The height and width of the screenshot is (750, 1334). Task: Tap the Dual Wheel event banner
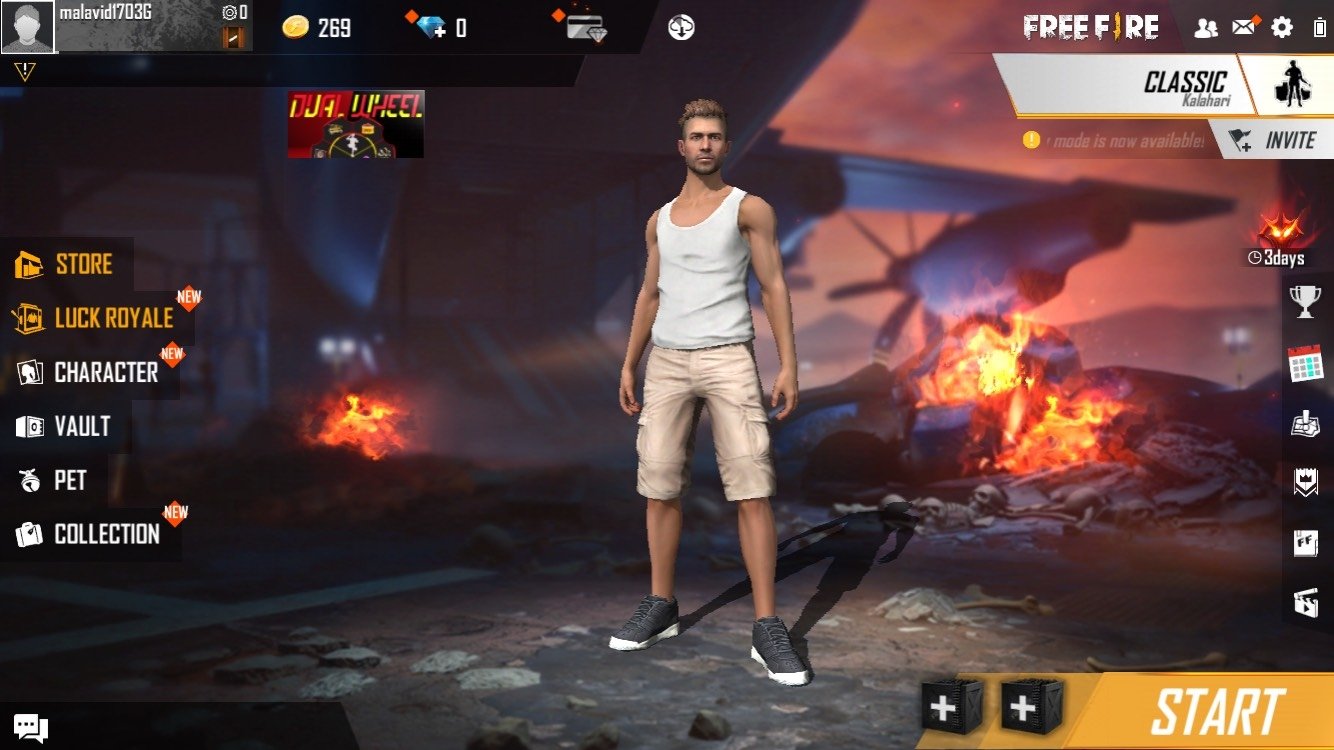tap(356, 124)
